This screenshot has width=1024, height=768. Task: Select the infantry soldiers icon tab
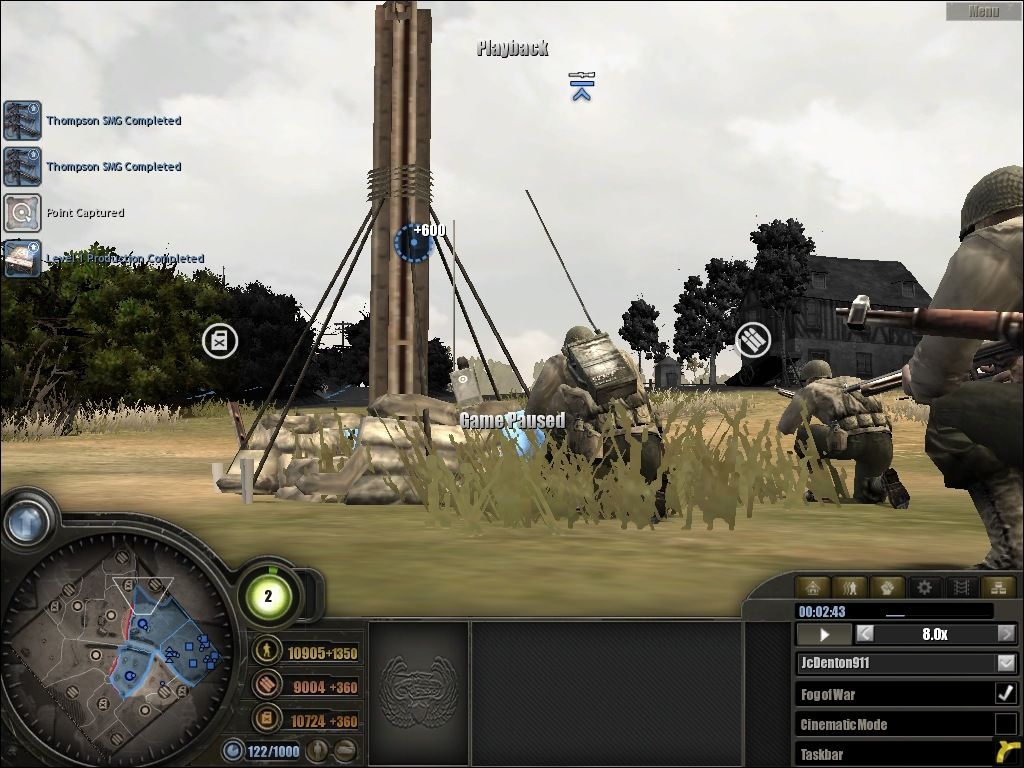pyautogui.click(x=850, y=588)
